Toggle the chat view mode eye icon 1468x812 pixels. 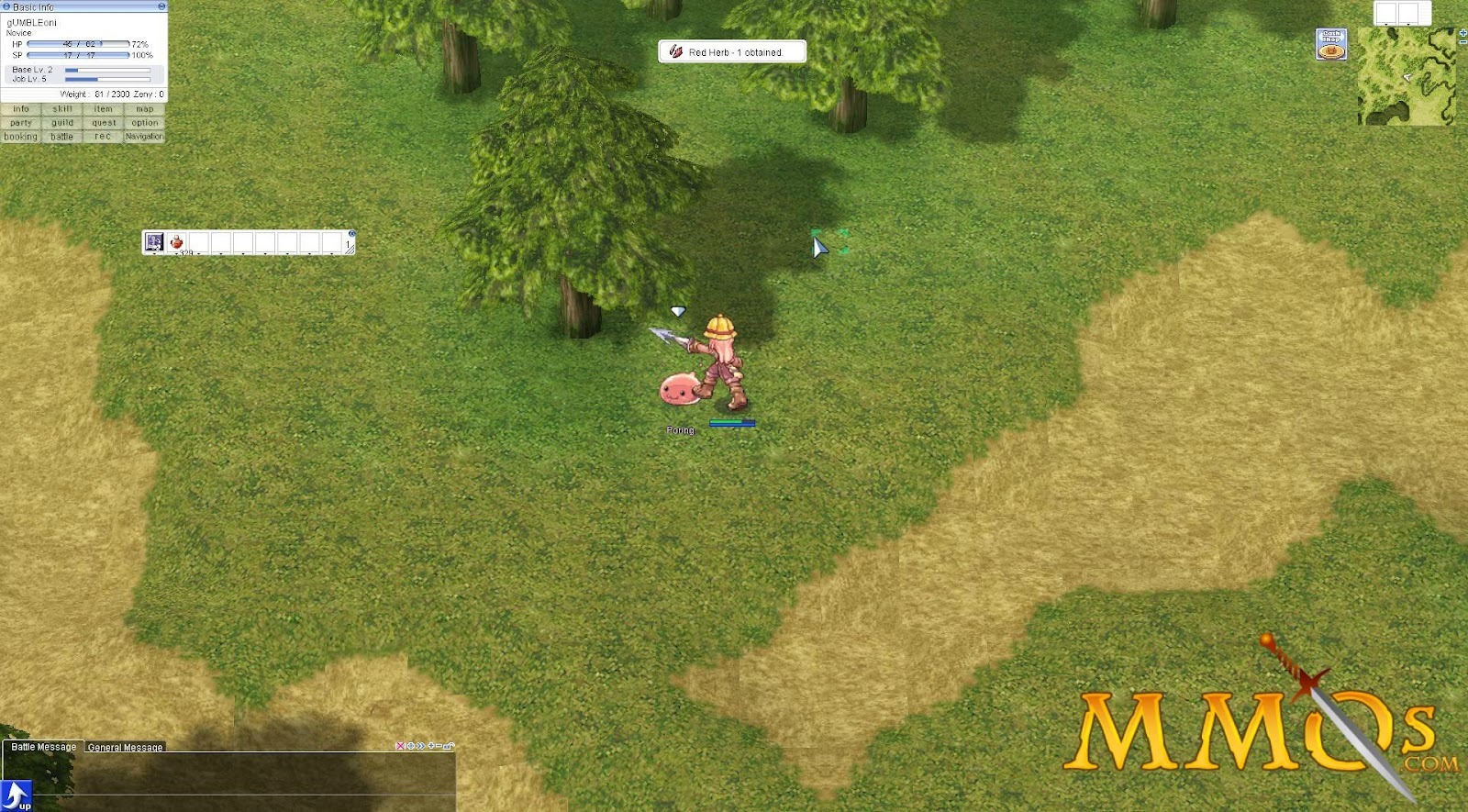coord(410,747)
